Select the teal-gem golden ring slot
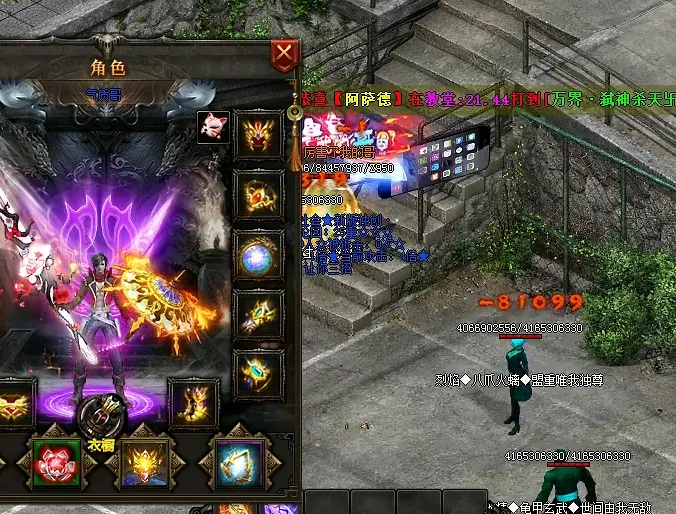The height and width of the screenshot is (514, 676). 258,373
